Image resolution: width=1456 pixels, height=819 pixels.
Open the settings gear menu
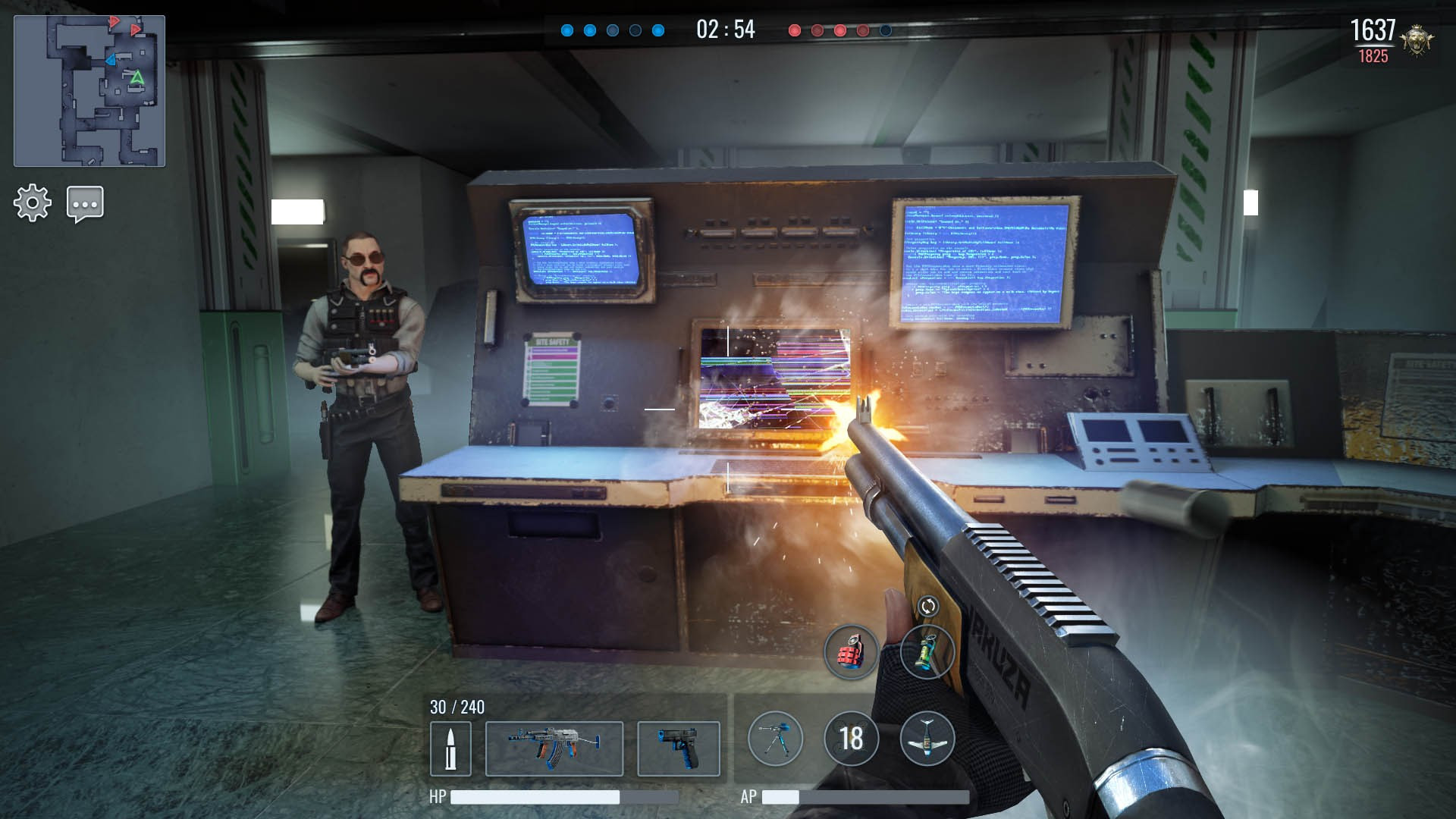click(x=33, y=203)
